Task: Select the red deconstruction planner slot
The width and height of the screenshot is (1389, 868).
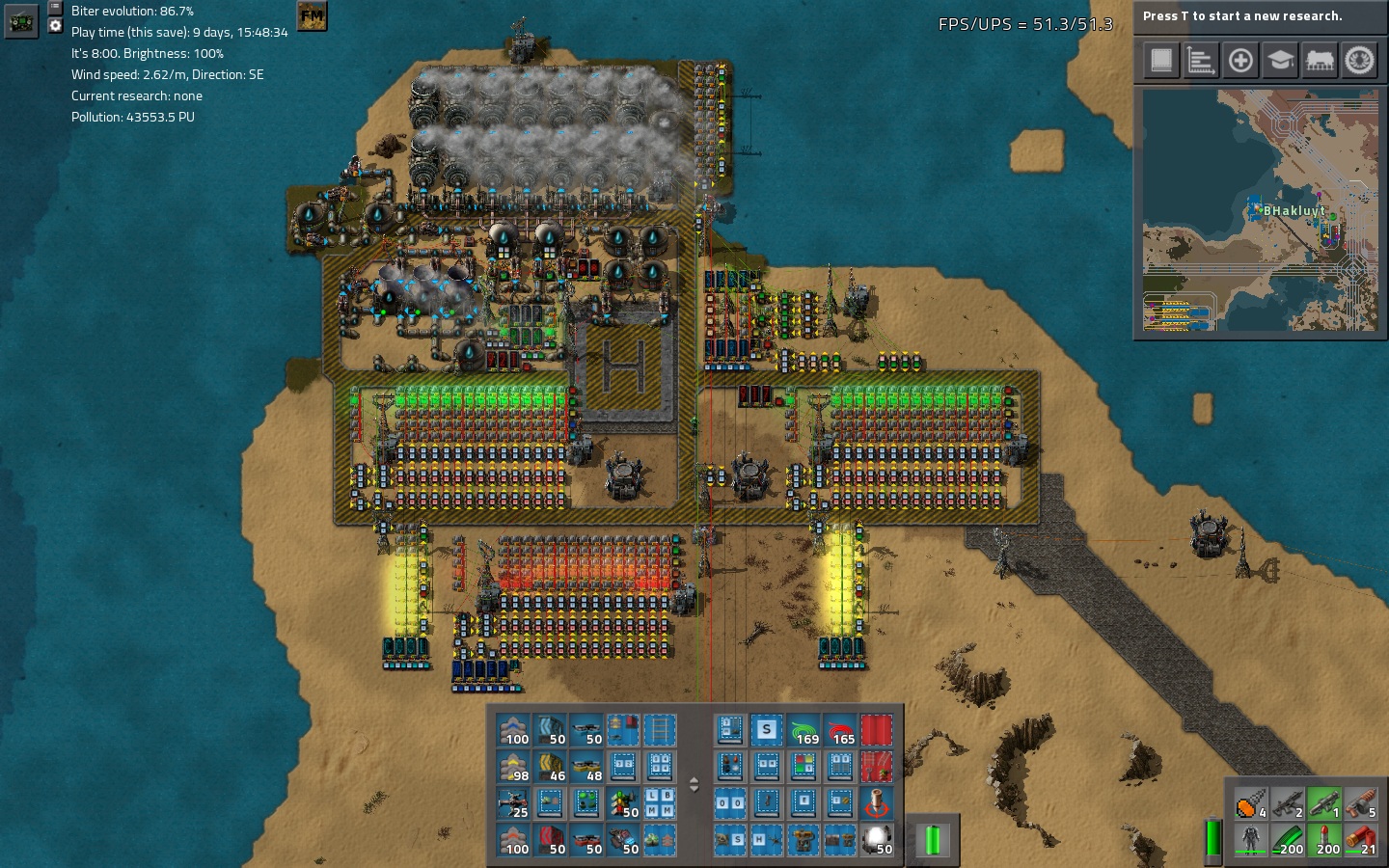Action: (877, 731)
